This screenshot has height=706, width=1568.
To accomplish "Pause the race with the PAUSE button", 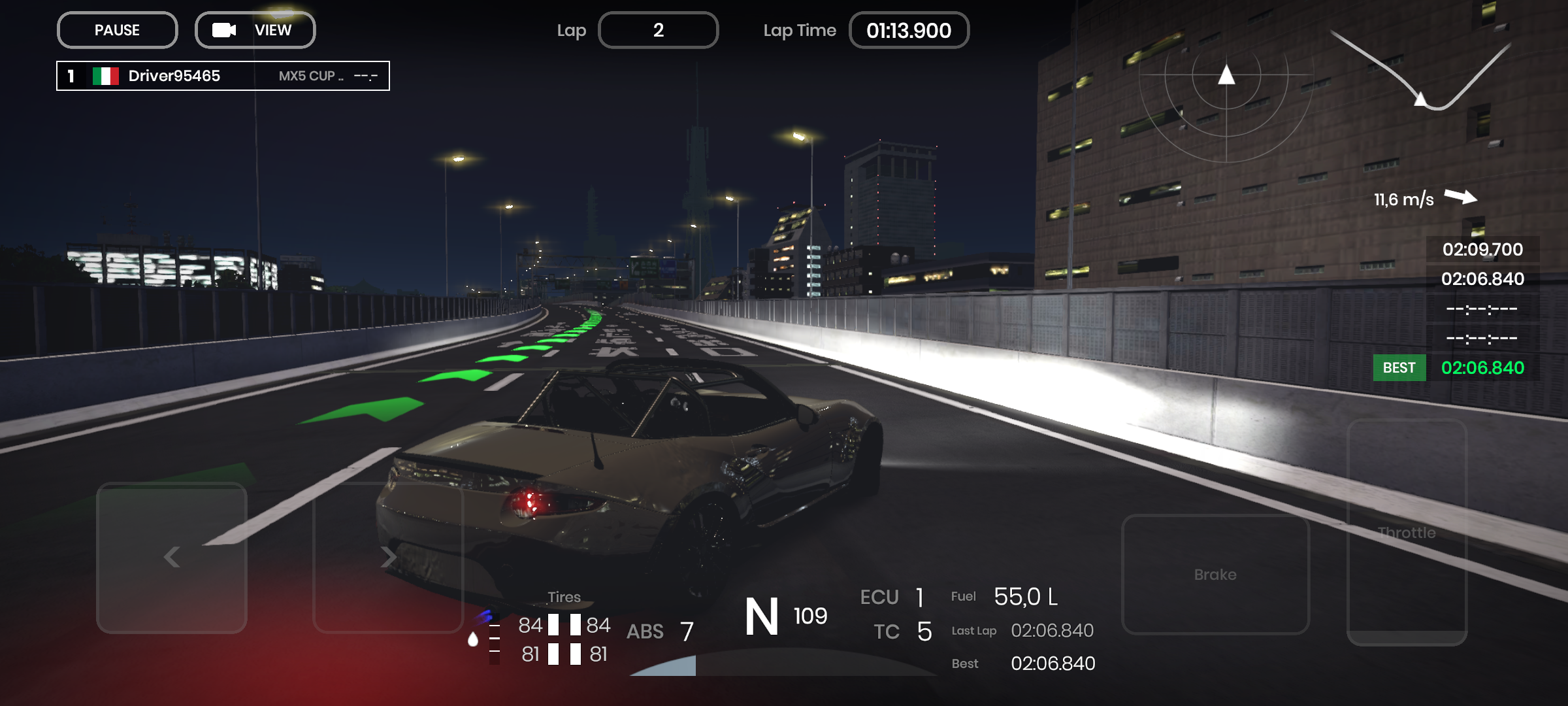I will (x=117, y=30).
